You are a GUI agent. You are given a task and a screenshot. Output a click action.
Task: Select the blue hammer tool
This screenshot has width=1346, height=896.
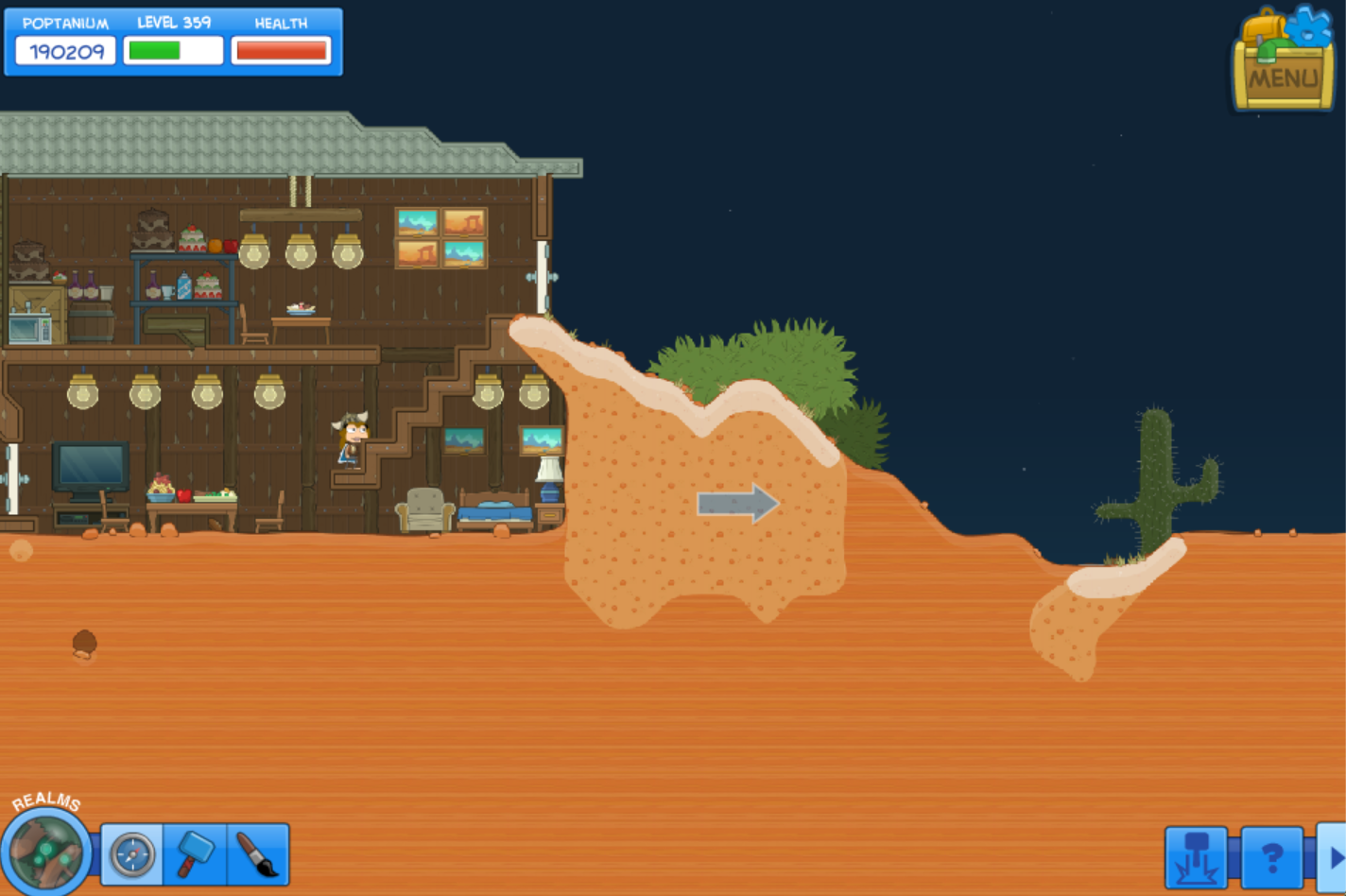(x=195, y=855)
